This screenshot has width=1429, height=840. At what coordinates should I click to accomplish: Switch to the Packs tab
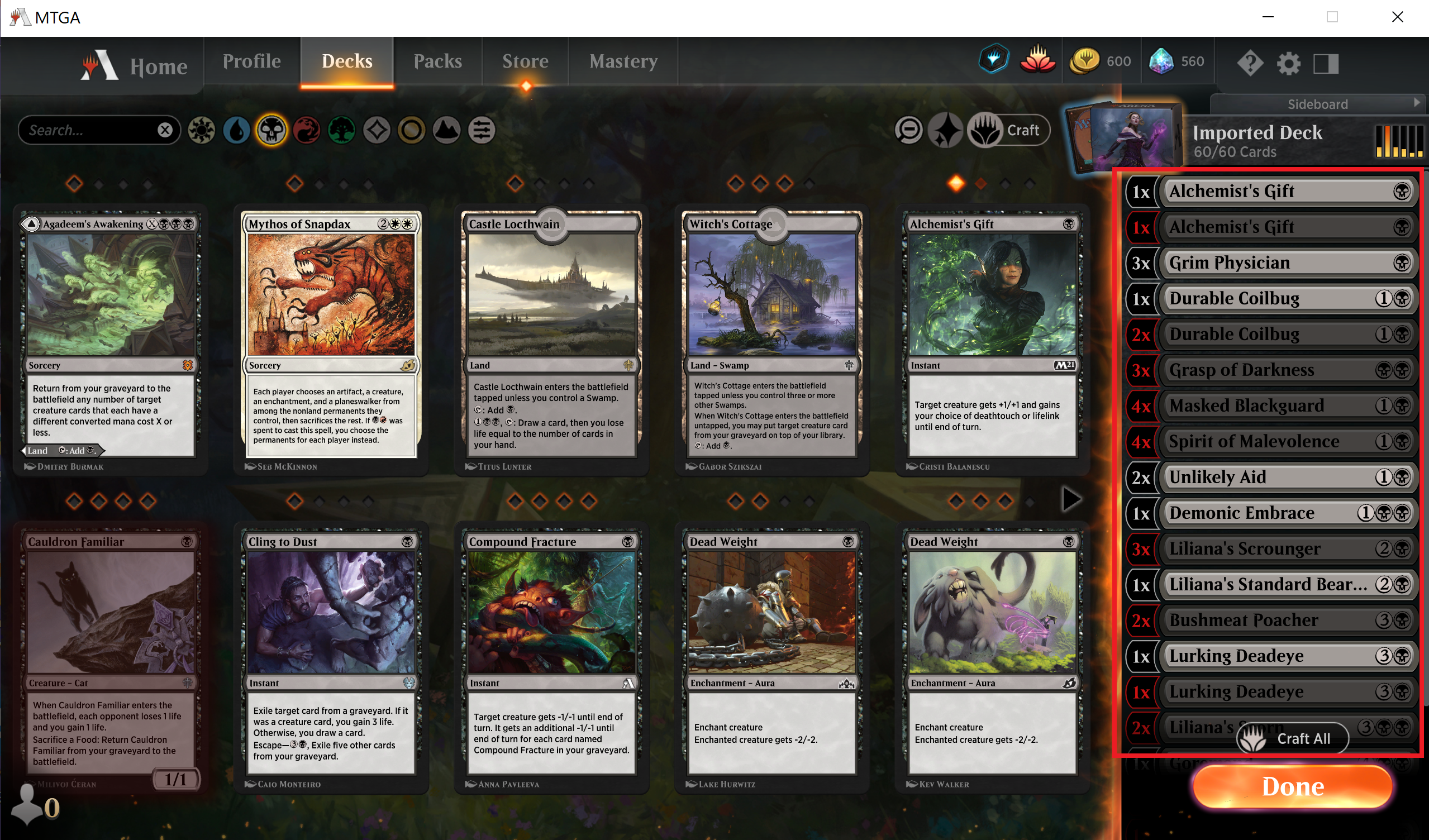[438, 61]
